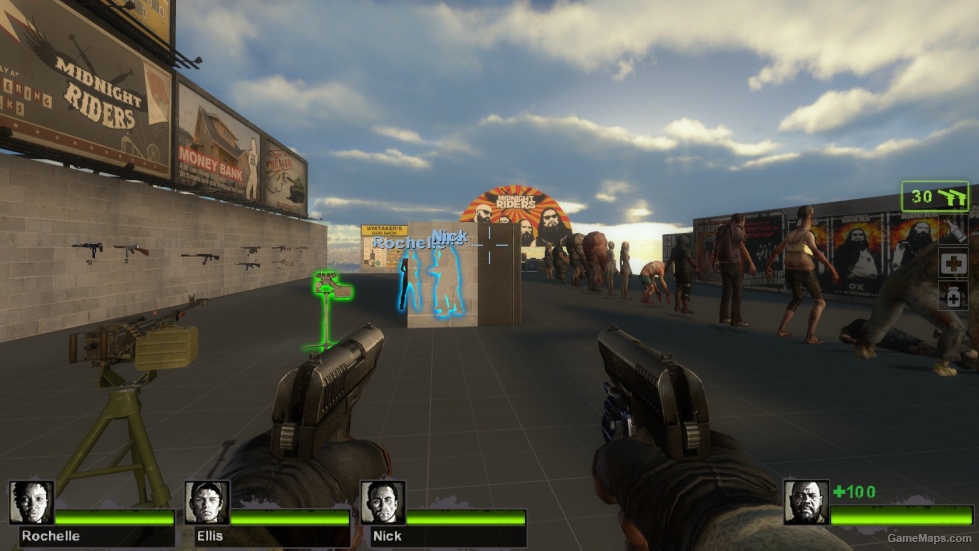Select the dual pistols weapon slot
The image size is (979, 551).
point(935,197)
